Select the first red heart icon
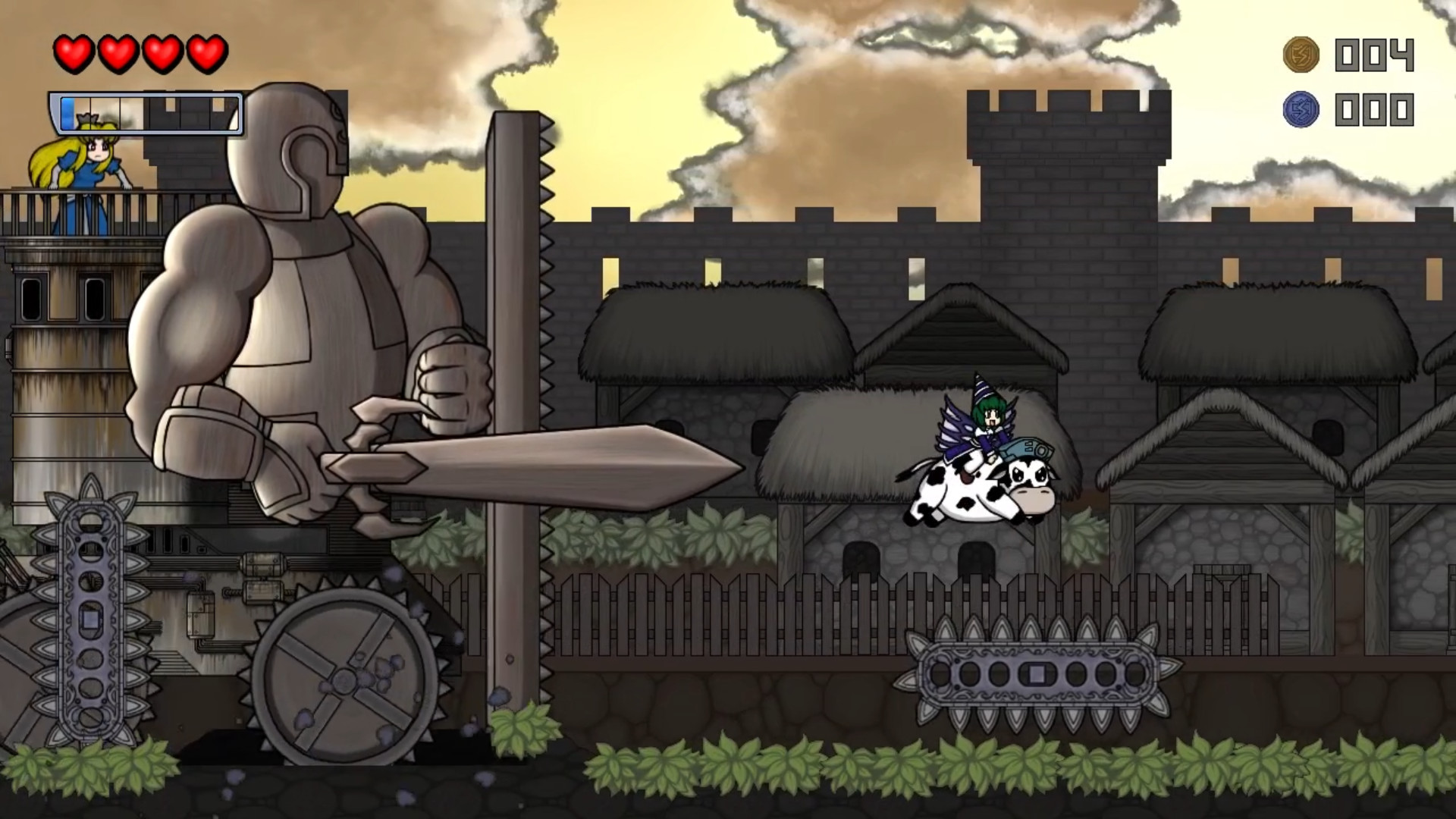Image resolution: width=1456 pixels, height=819 pixels. point(74,53)
